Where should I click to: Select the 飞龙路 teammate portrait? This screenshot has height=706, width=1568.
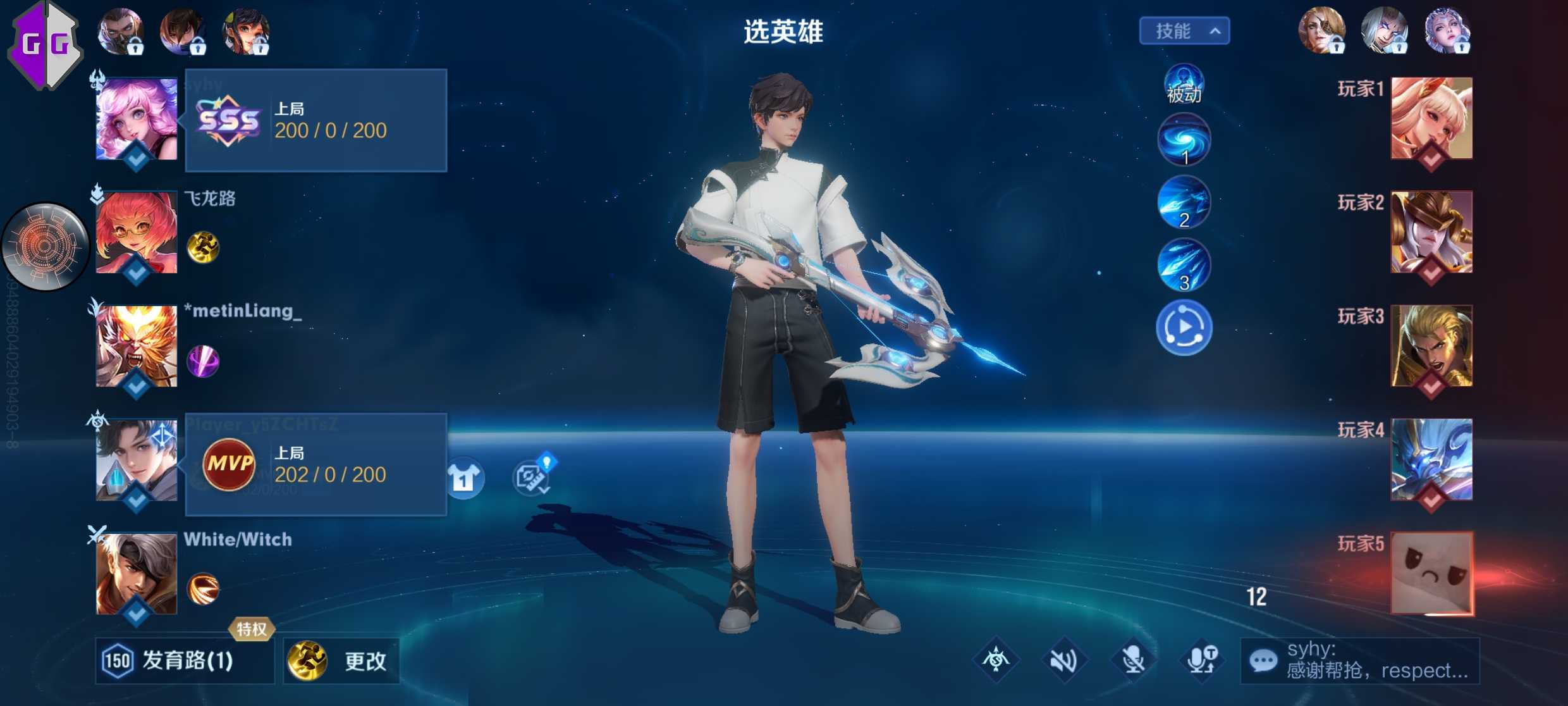[137, 233]
